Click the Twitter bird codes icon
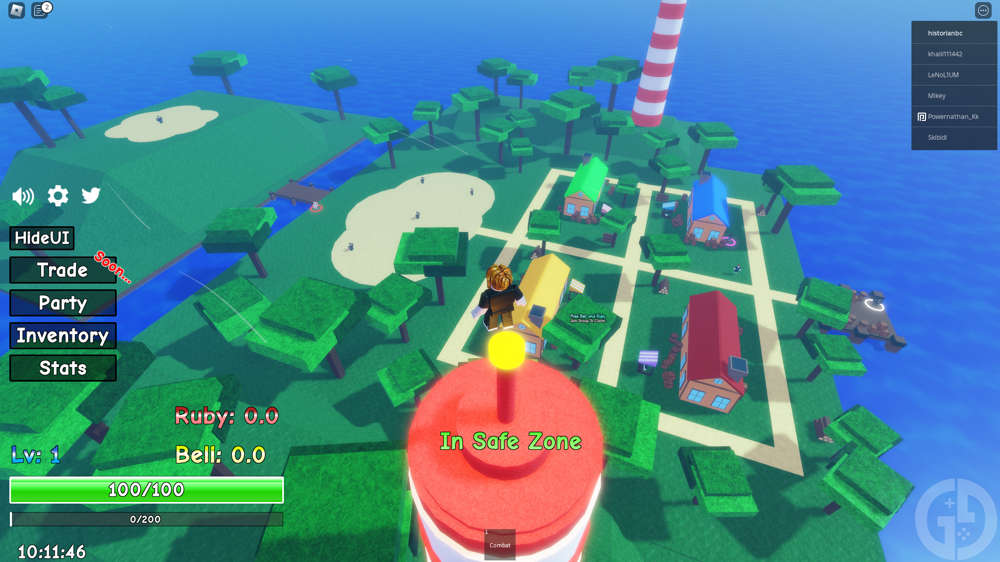1000x562 pixels. click(91, 196)
